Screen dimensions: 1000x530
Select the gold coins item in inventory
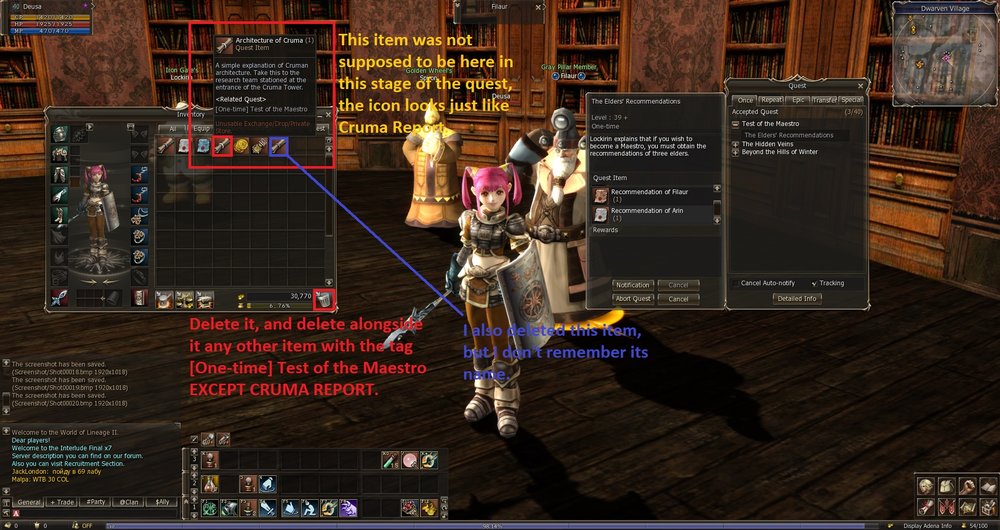241,146
